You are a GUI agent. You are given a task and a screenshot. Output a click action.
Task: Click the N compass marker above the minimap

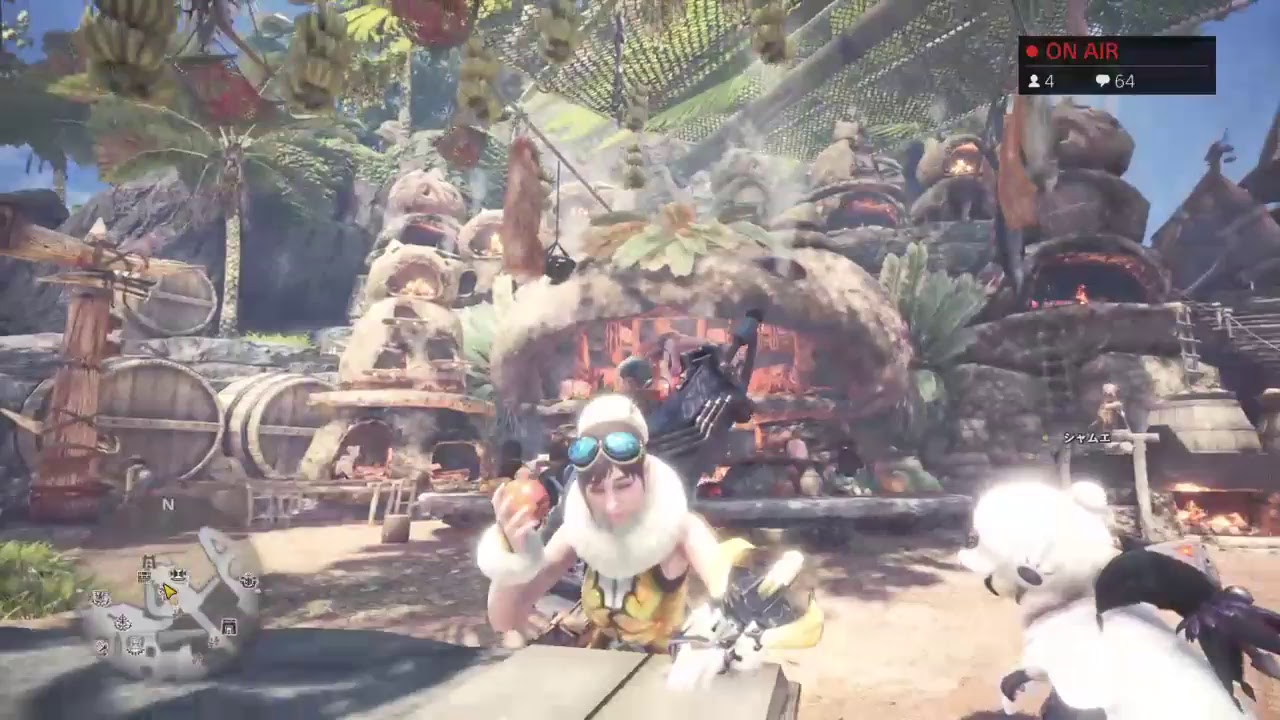[x=169, y=504]
